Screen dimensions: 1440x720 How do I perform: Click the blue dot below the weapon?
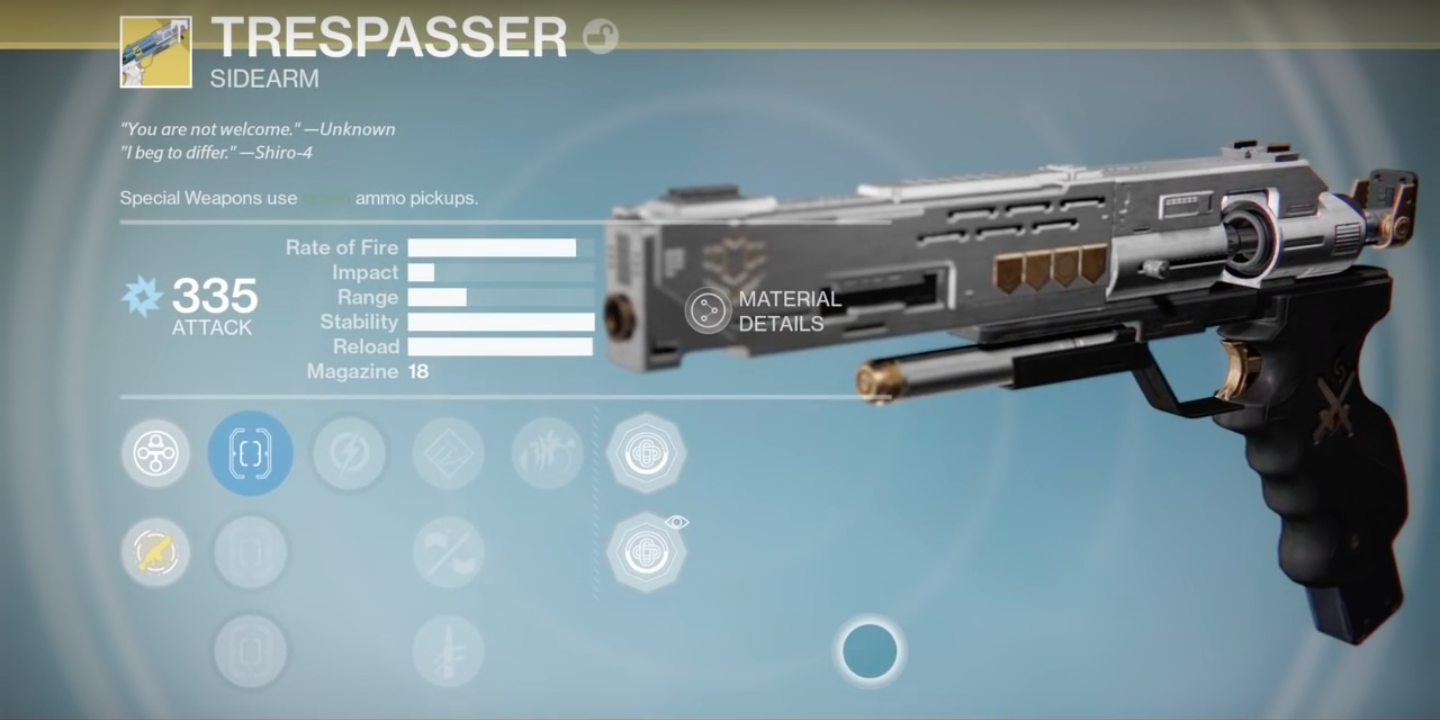tap(869, 651)
